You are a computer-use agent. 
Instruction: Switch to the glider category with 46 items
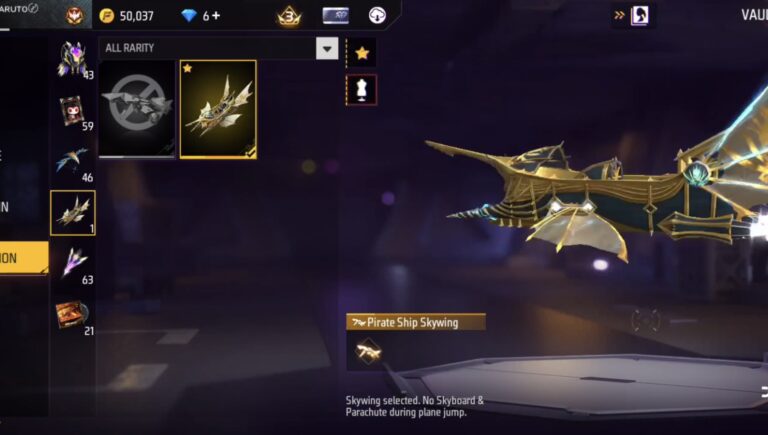click(x=72, y=162)
